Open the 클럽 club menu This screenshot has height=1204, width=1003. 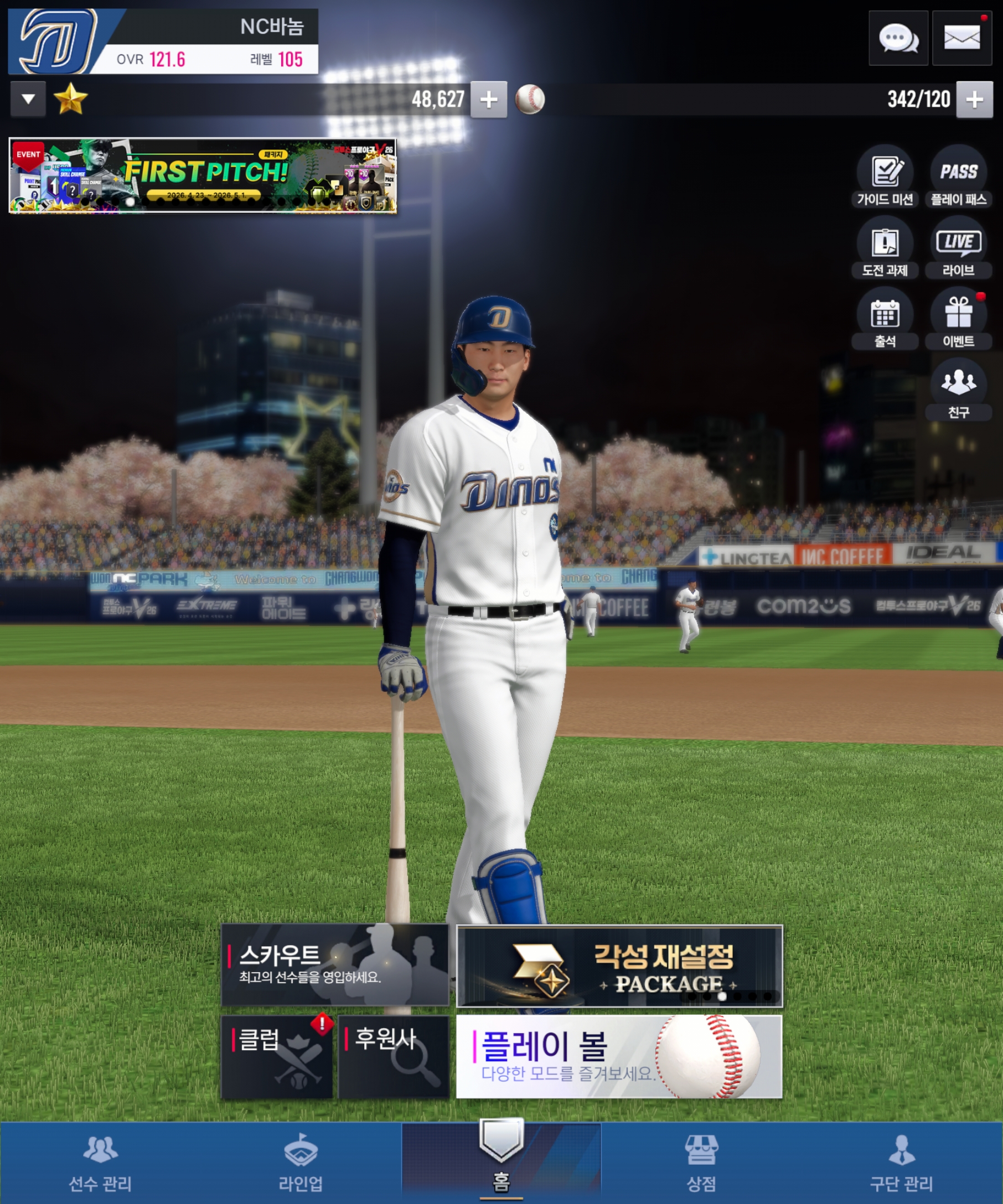coord(277,1057)
